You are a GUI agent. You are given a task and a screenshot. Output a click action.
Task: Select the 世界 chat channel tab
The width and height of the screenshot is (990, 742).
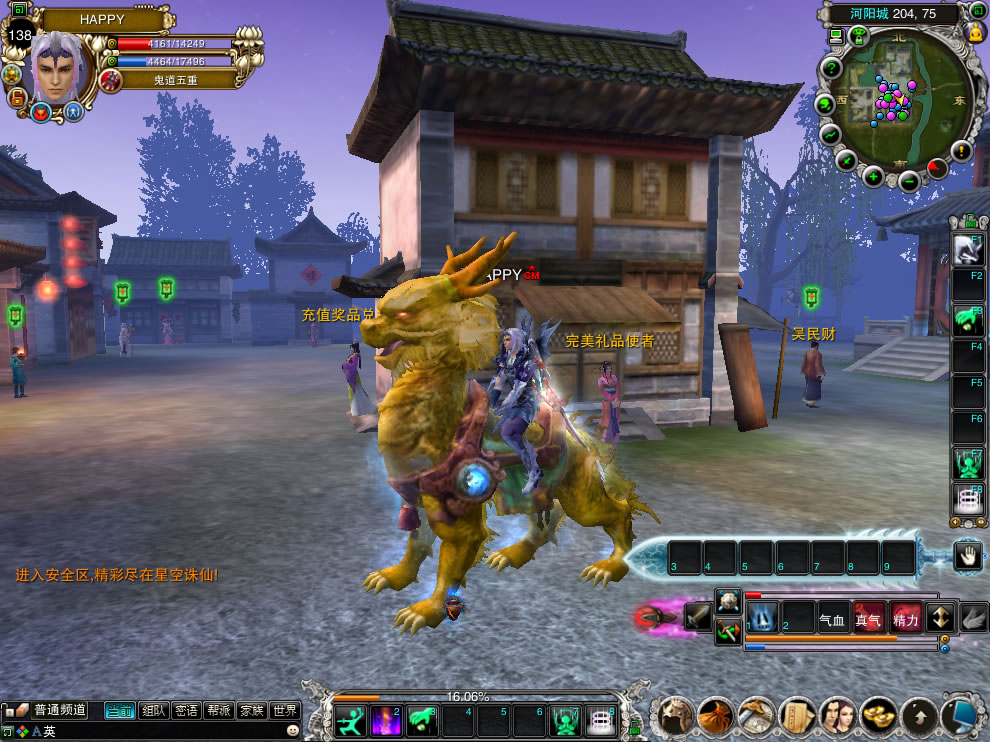285,710
